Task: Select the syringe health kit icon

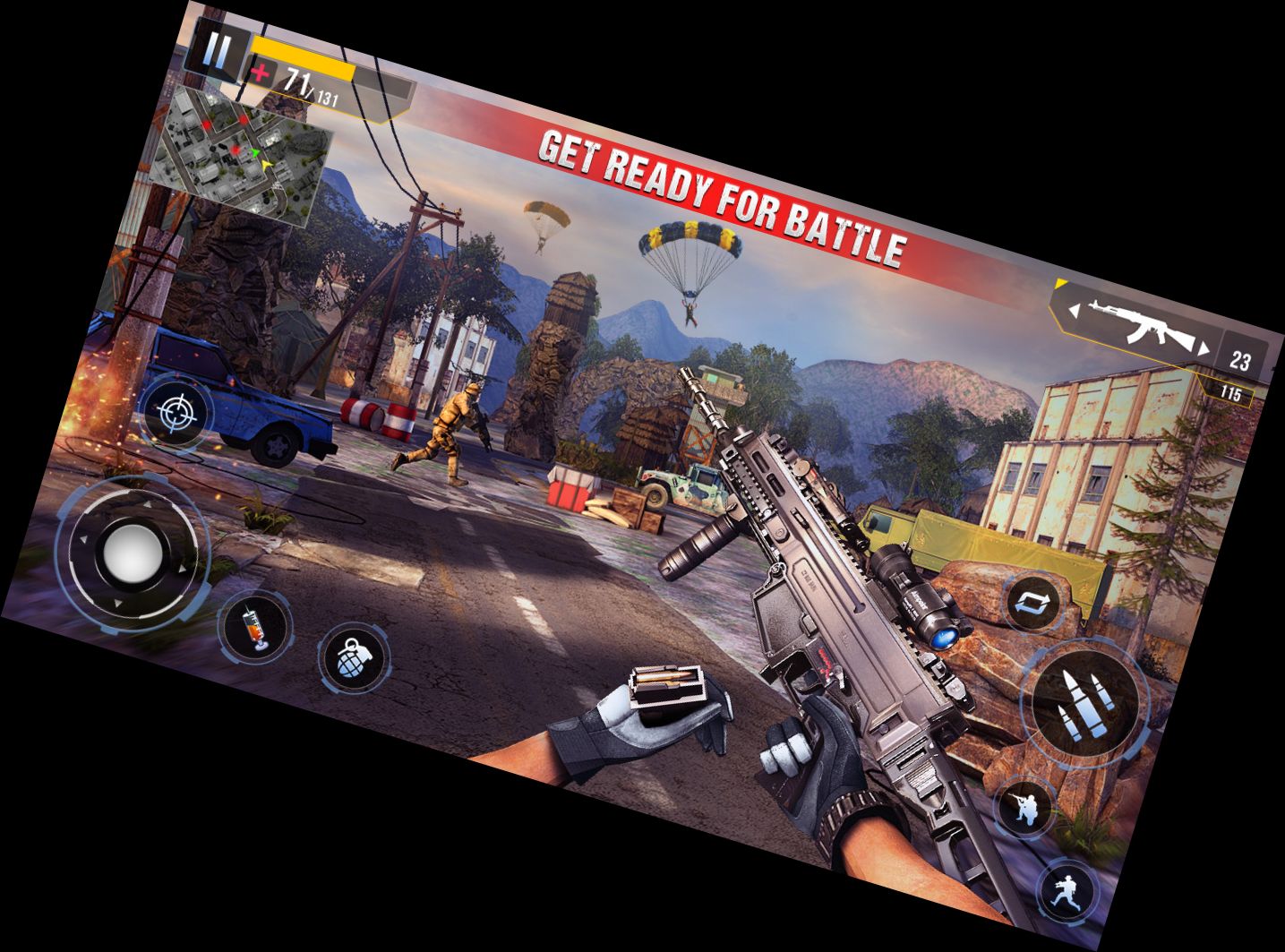Action: tap(253, 632)
